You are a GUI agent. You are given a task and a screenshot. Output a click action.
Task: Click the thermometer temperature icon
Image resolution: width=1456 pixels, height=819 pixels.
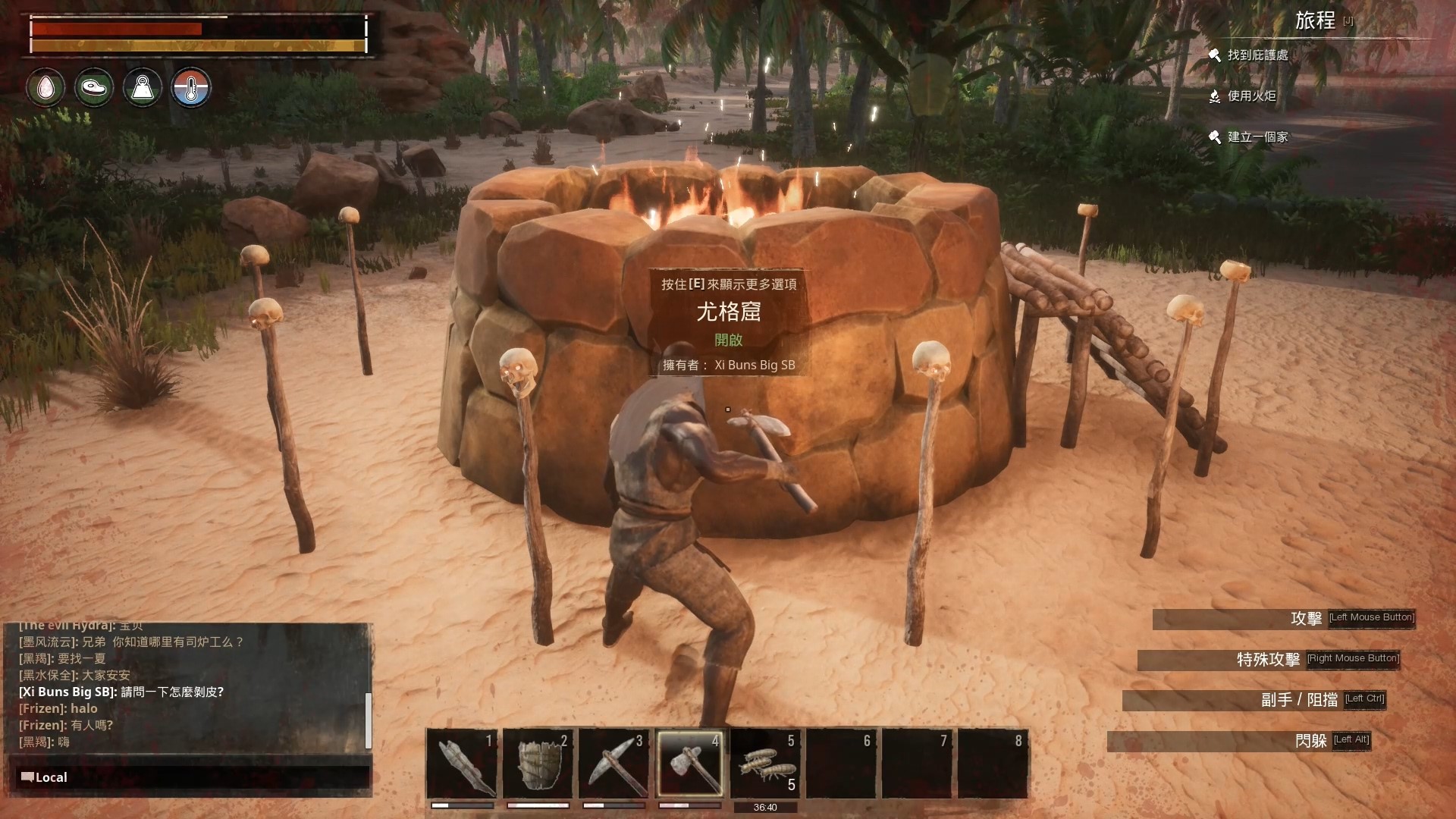coord(191,88)
